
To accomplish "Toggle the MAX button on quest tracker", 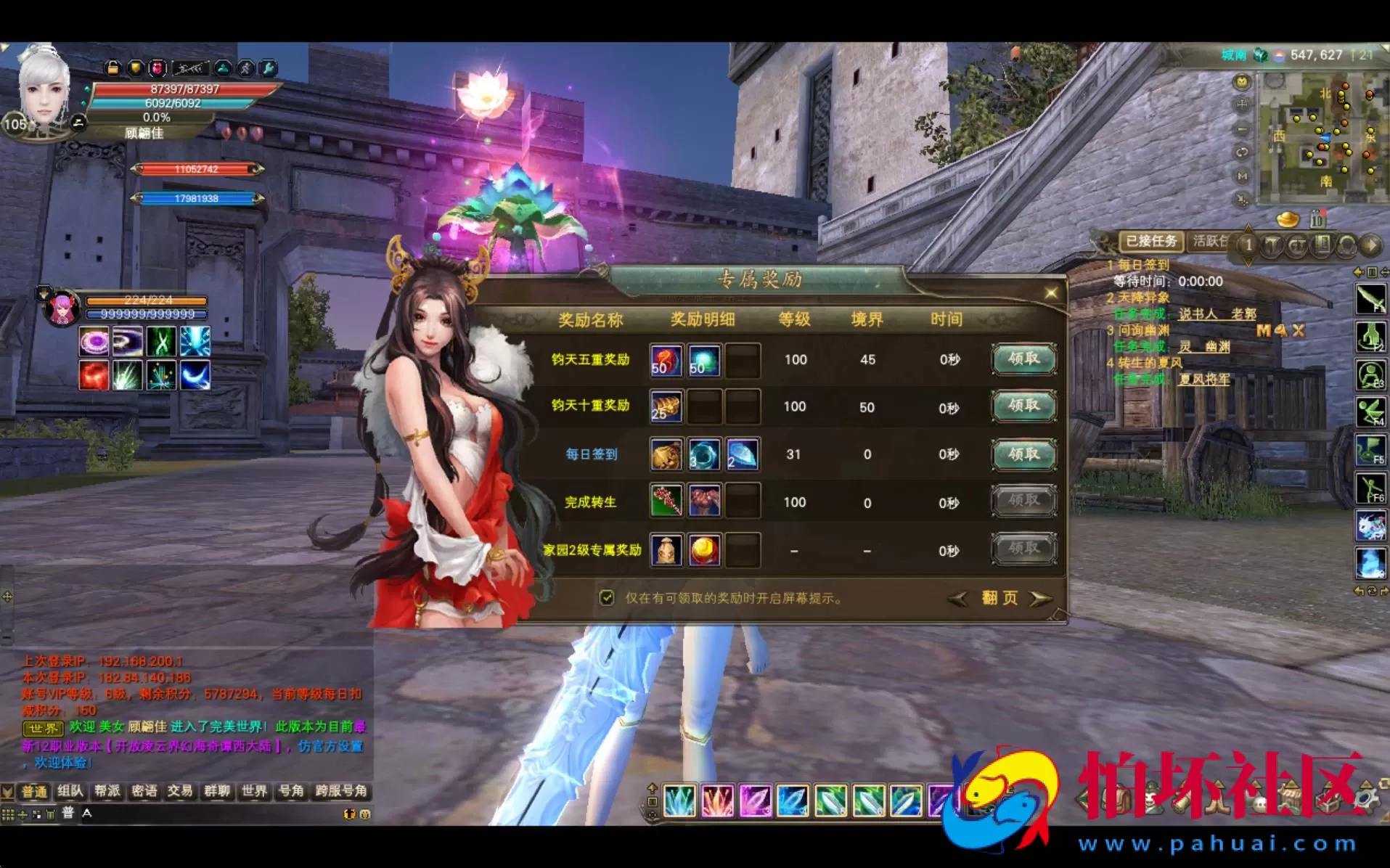I will [x=1279, y=330].
